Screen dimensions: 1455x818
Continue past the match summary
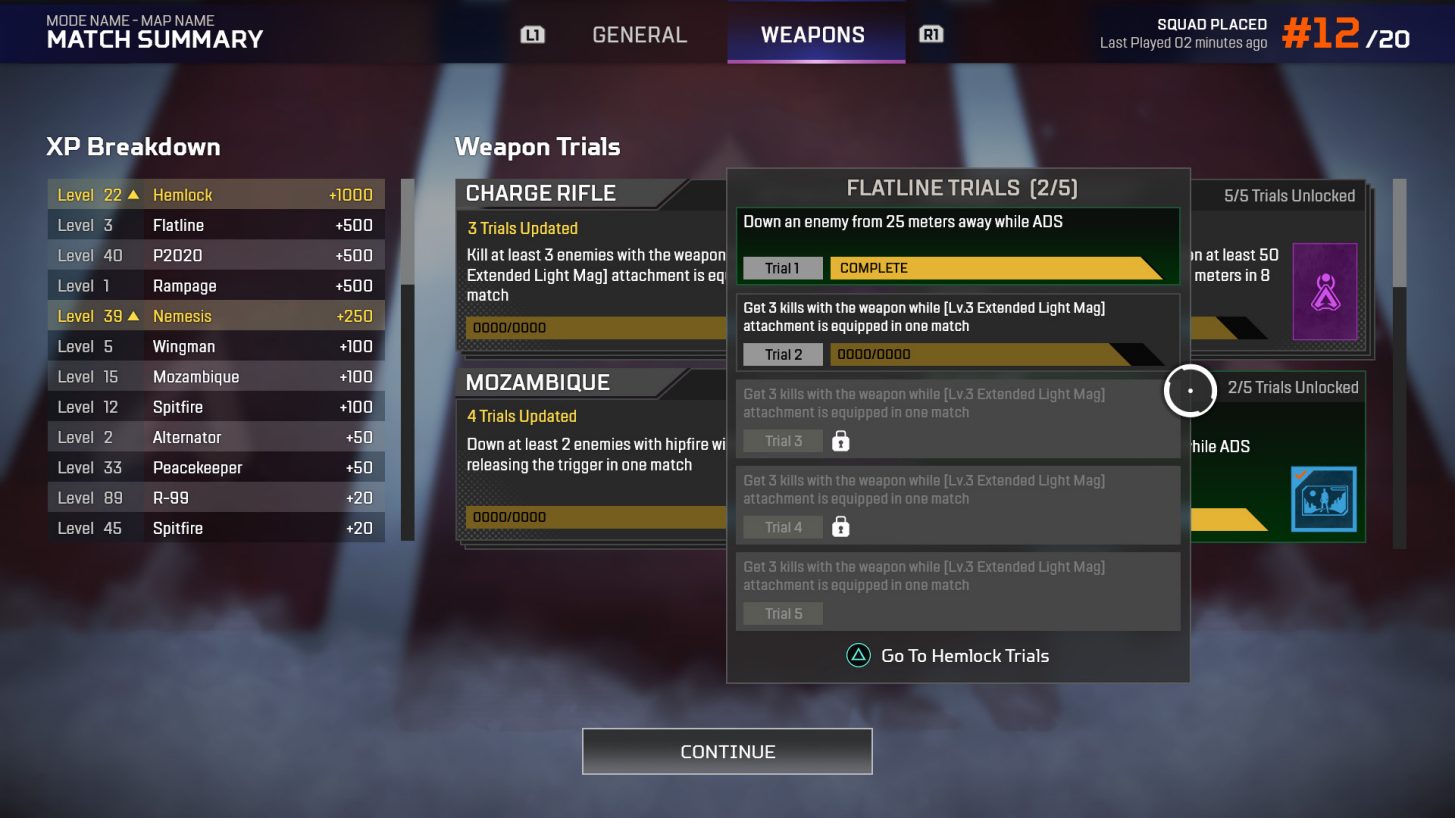point(727,751)
